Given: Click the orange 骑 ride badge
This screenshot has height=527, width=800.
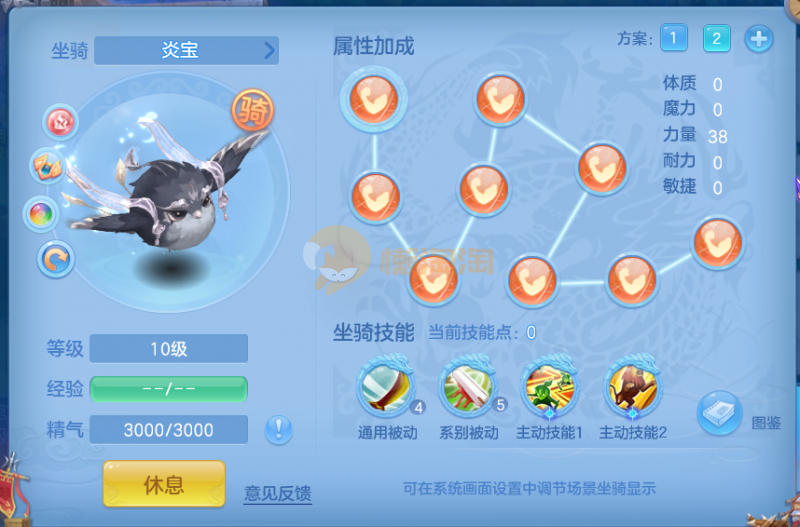Looking at the screenshot, I should pyautogui.click(x=254, y=112).
